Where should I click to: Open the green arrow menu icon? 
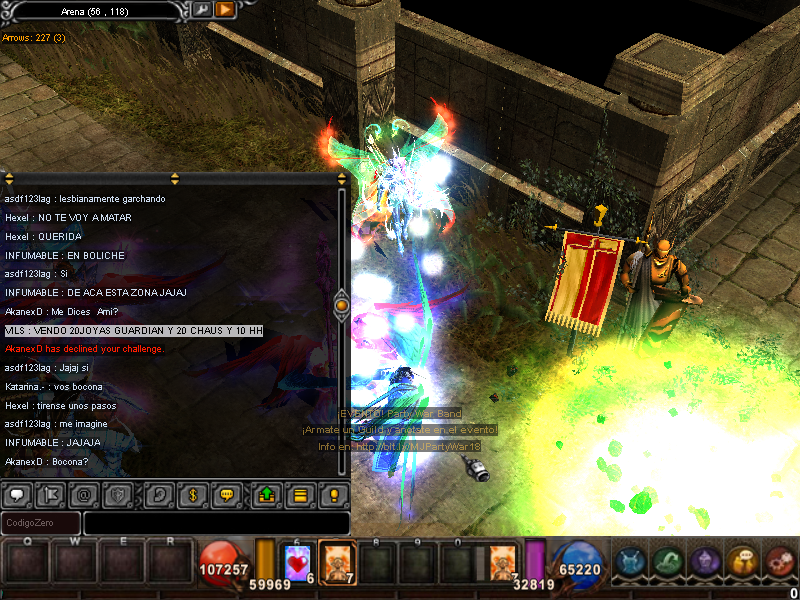(668, 563)
